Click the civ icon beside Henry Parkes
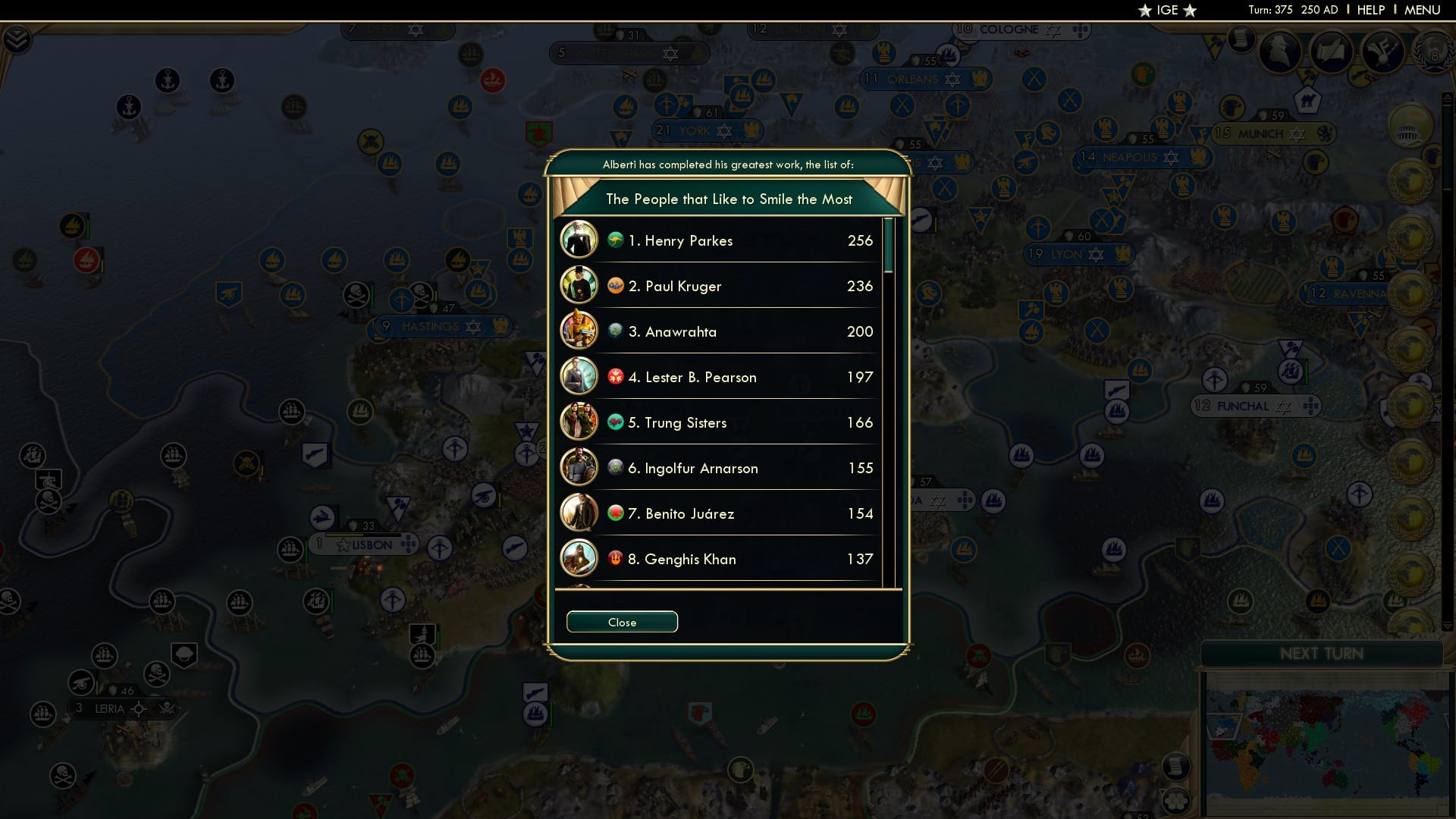 [x=615, y=240]
